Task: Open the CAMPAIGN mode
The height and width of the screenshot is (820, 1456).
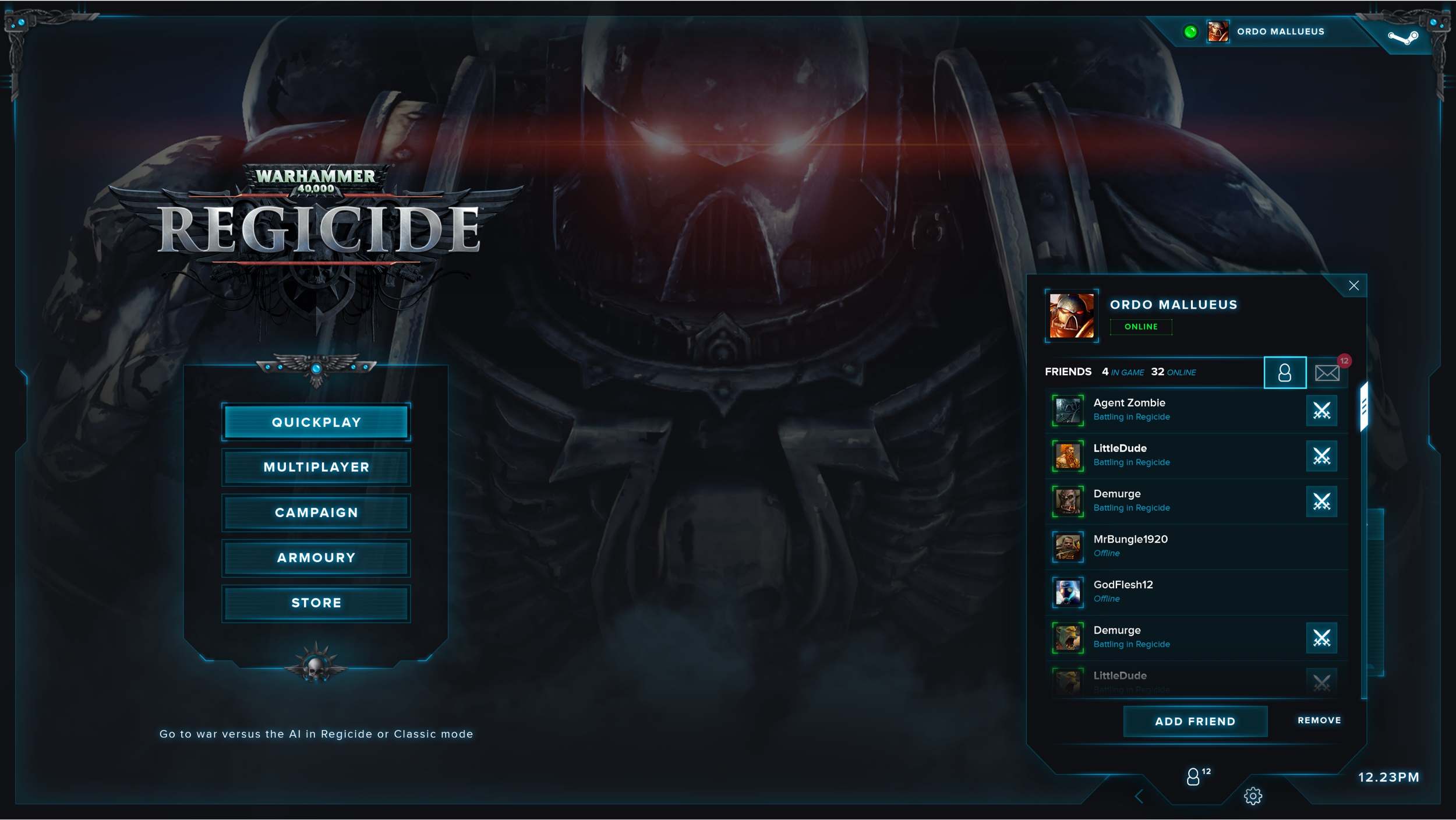Action: point(316,512)
